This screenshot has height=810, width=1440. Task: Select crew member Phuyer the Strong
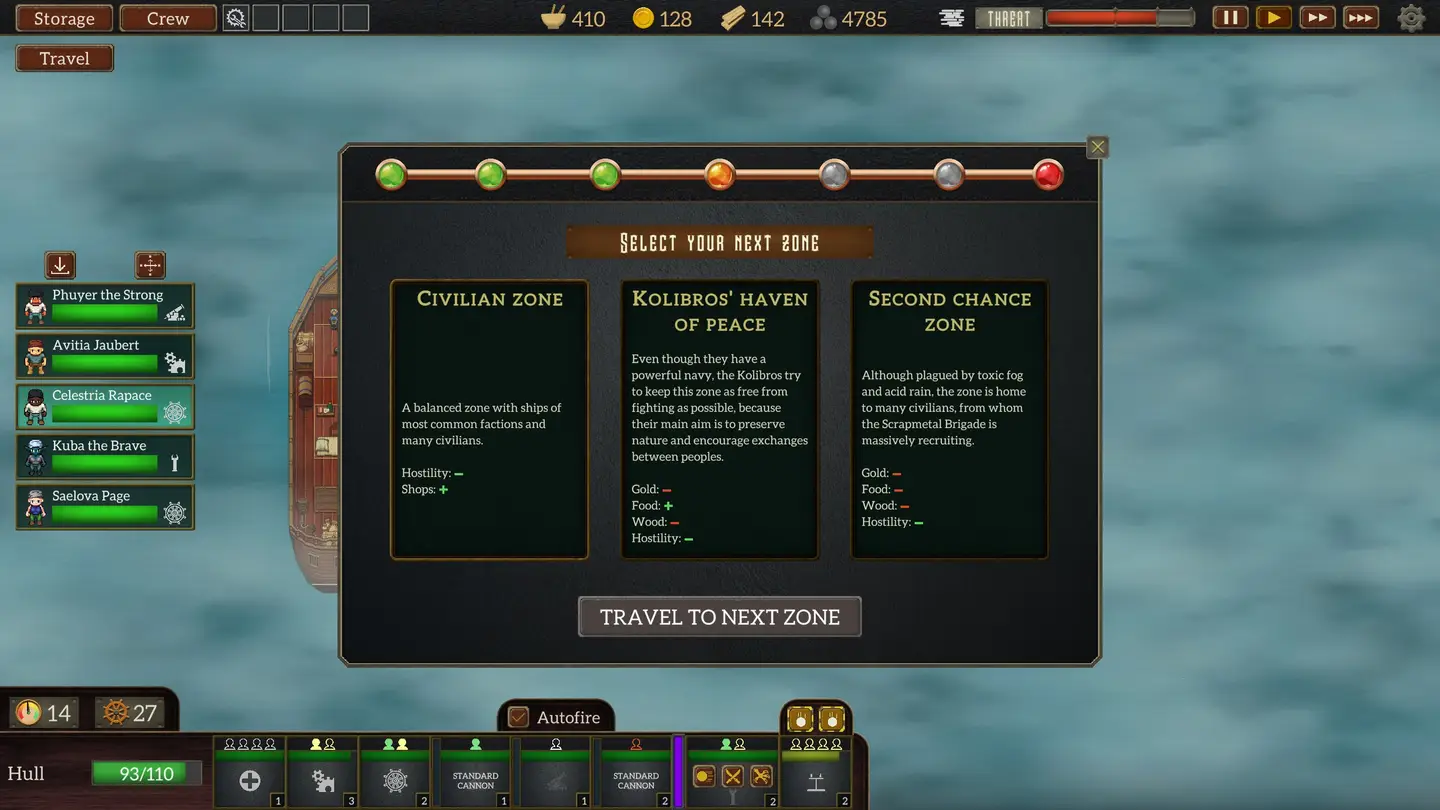[x=105, y=305]
